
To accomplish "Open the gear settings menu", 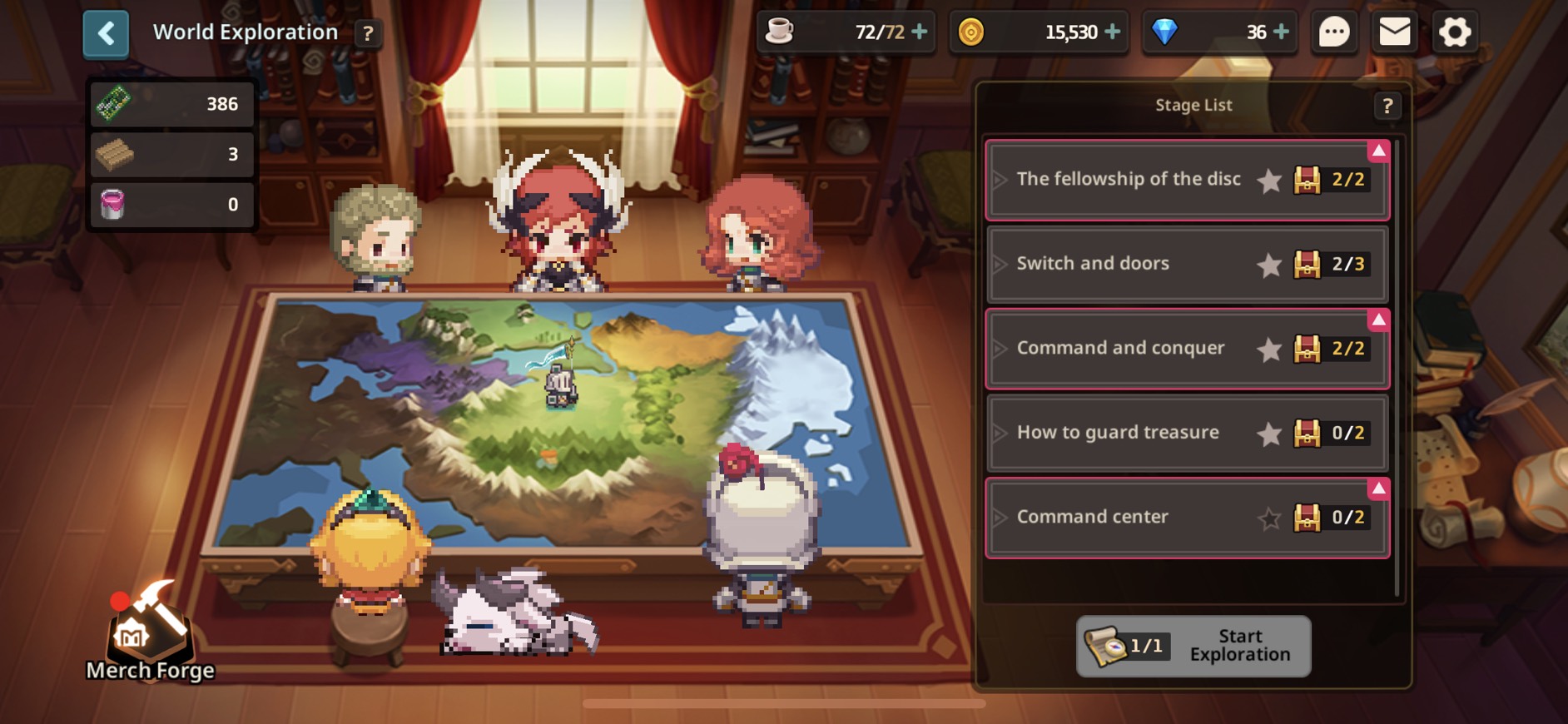I will [x=1455, y=32].
